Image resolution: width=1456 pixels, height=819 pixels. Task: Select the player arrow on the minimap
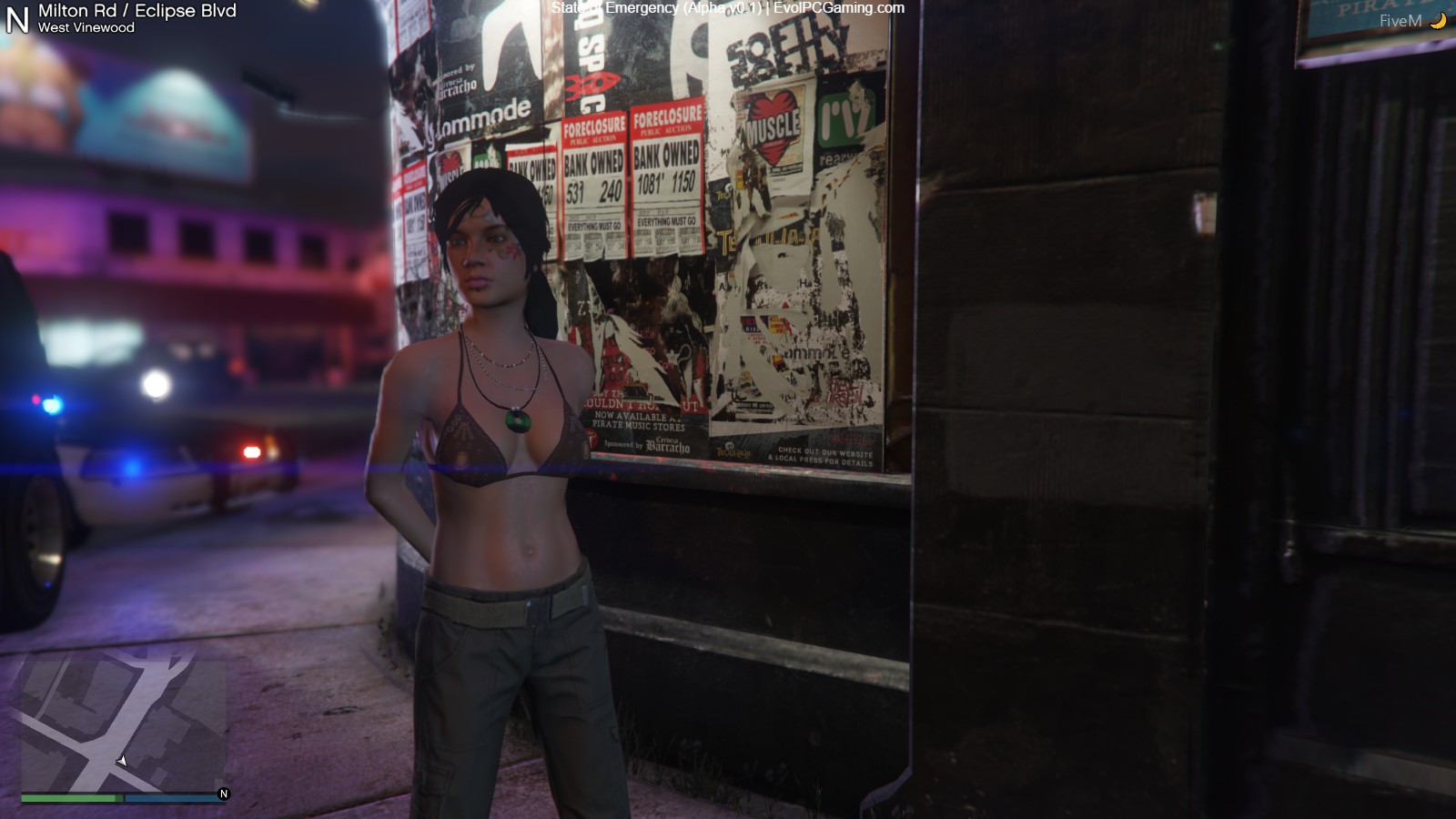(122, 761)
